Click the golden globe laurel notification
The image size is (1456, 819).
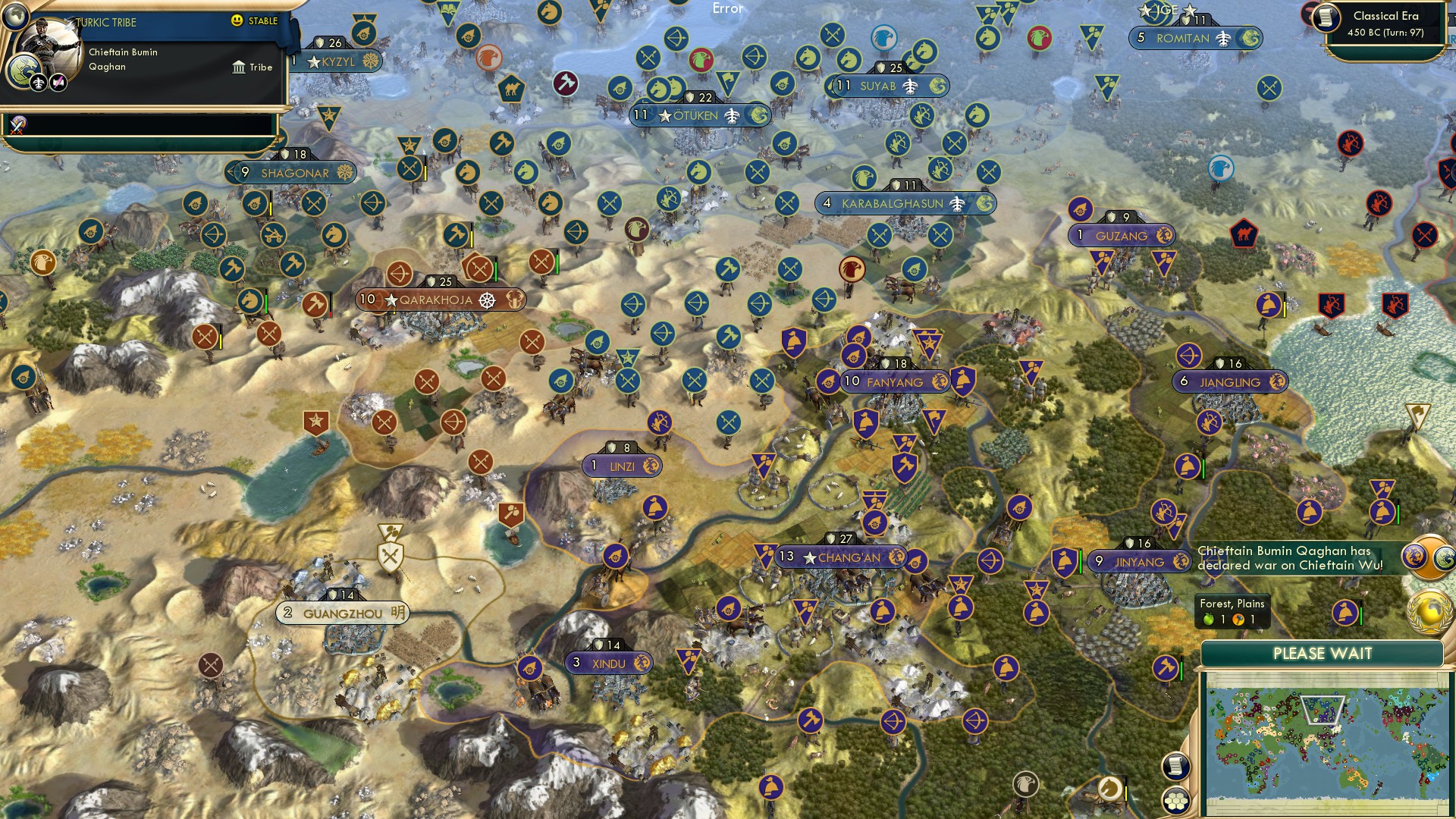[x=1429, y=611]
